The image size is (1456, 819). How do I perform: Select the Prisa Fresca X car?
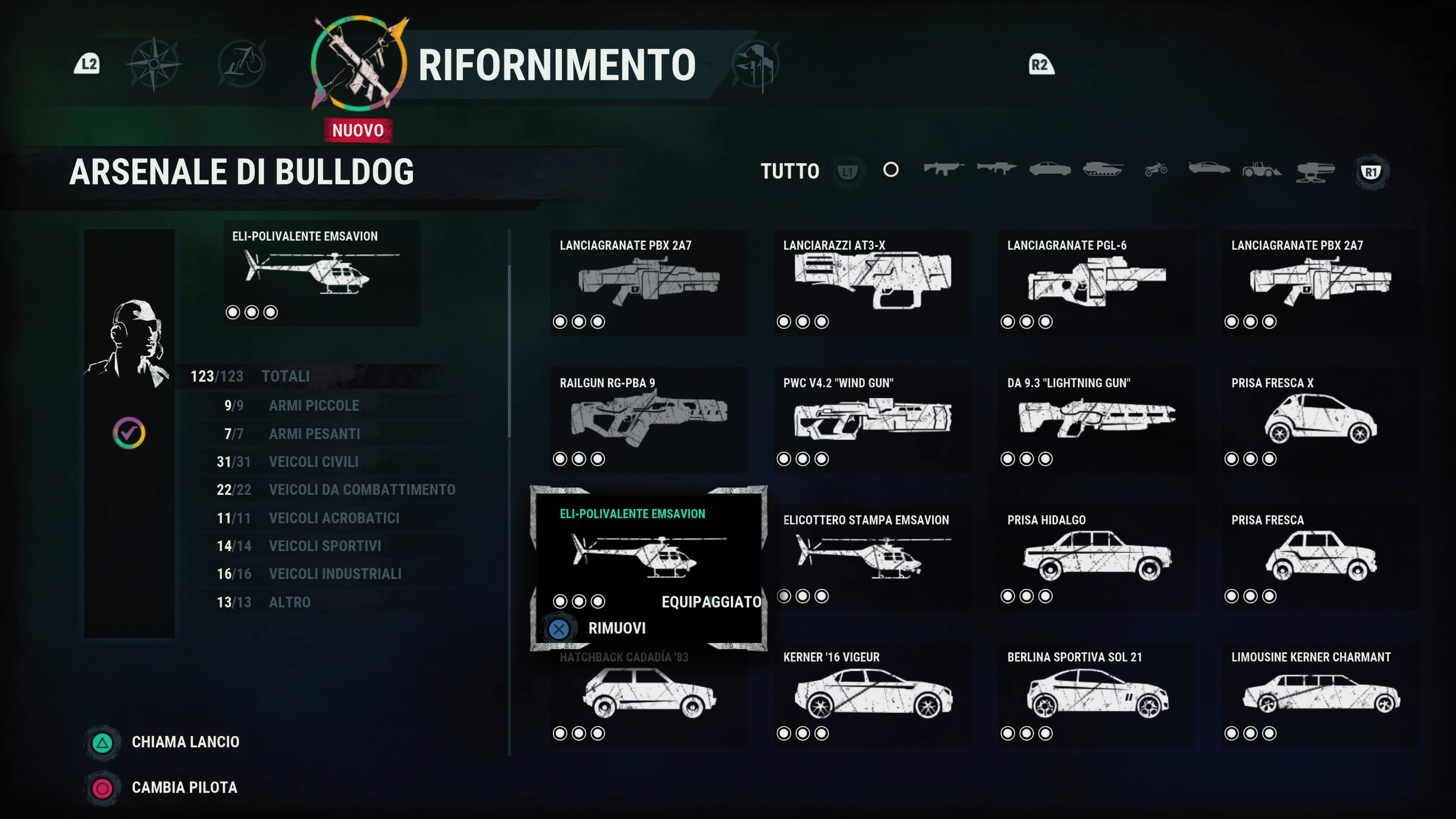(1320, 419)
